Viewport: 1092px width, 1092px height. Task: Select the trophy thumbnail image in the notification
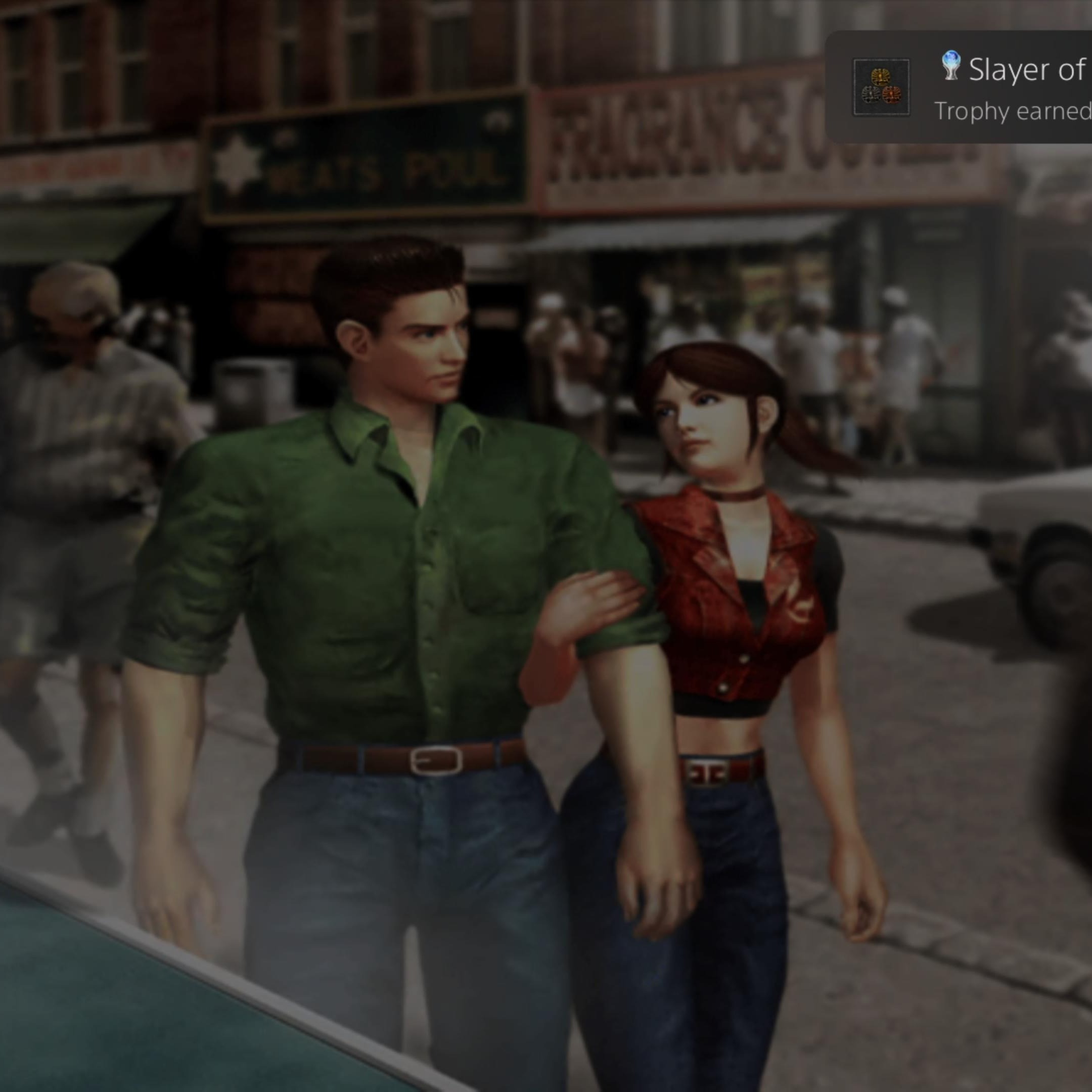tap(881, 87)
